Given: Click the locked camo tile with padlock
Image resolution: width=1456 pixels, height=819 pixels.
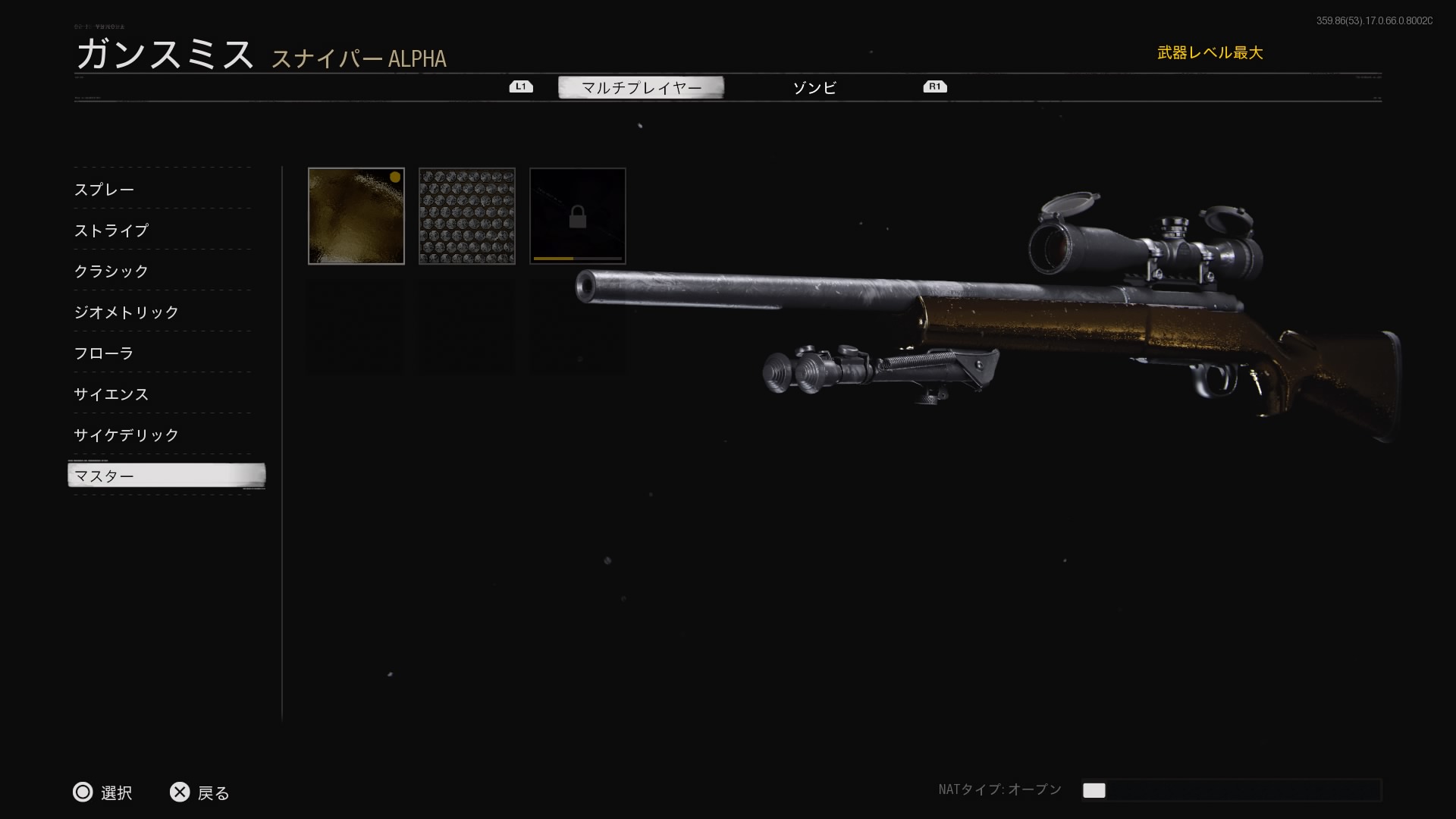Looking at the screenshot, I should click(x=578, y=216).
